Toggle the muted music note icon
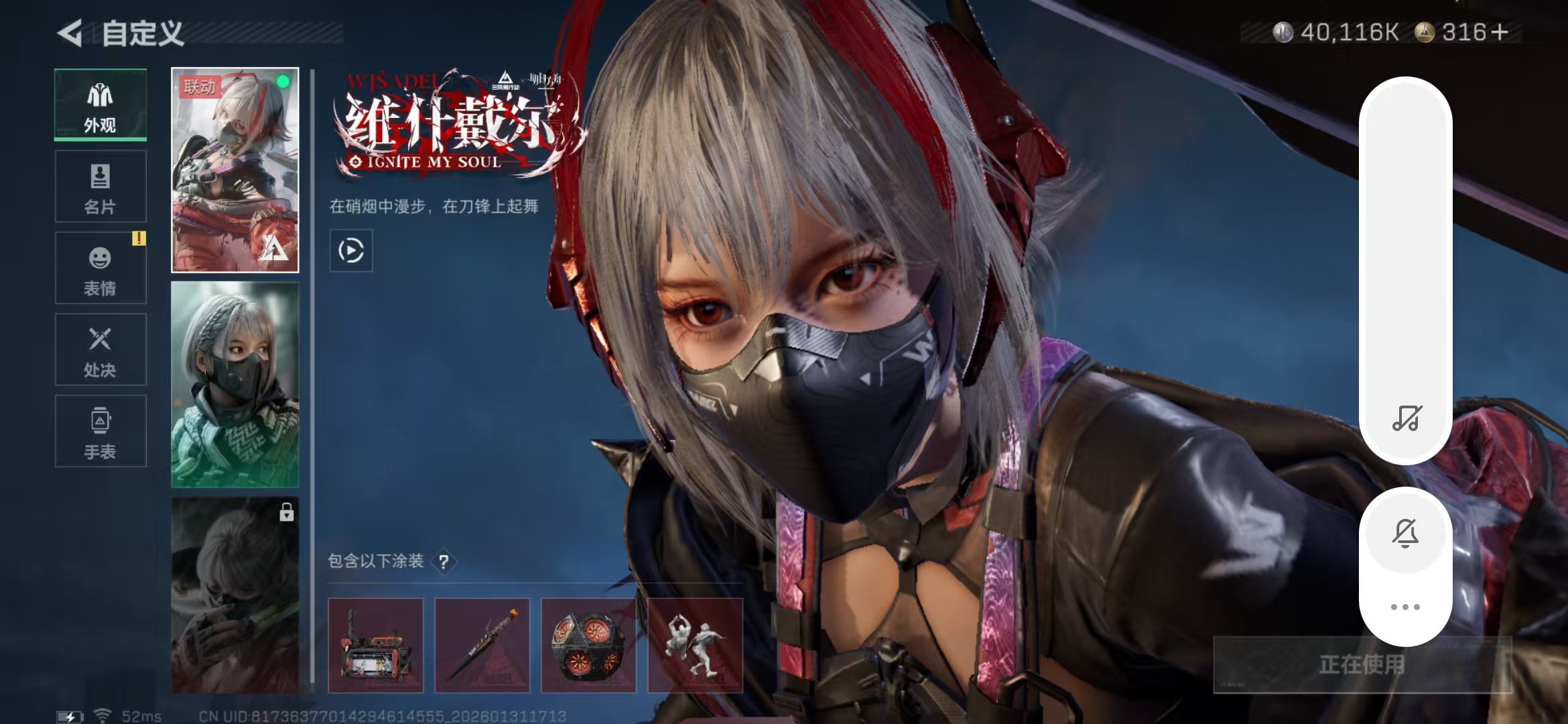This screenshot has width=1568, height=724. click(x=1406, y=418)
